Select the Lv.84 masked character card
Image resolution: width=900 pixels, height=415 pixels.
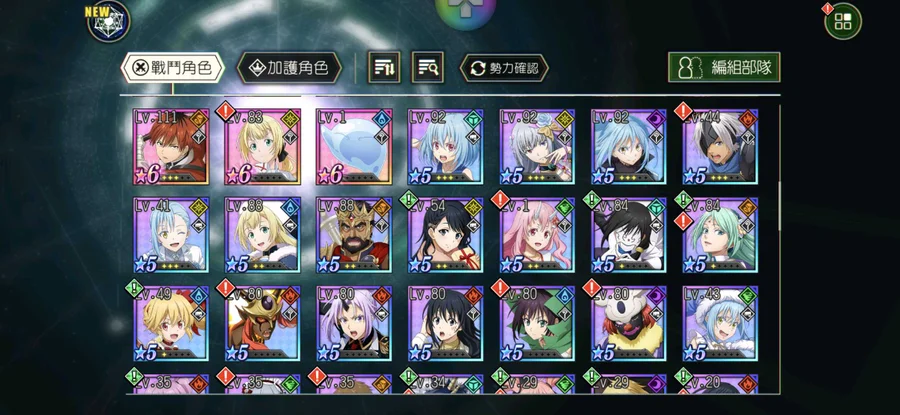point(629,235)
